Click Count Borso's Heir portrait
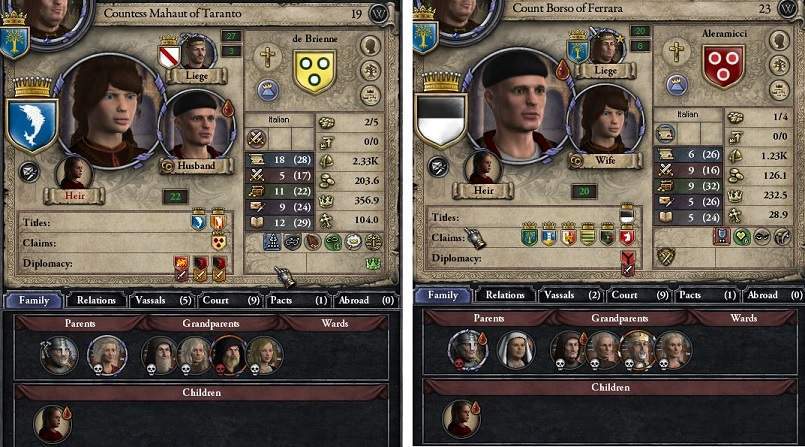This screenshot has height=447, width=805. click(x=482, y=168)
